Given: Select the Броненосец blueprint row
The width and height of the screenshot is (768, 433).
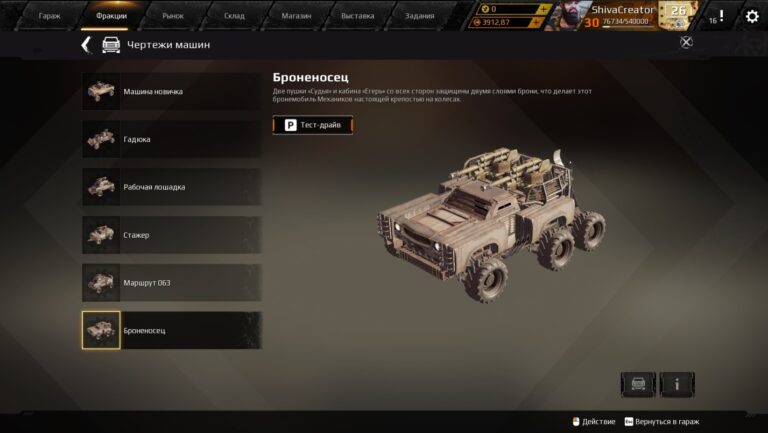Looking at the screenshot, I should coord(171,330).
